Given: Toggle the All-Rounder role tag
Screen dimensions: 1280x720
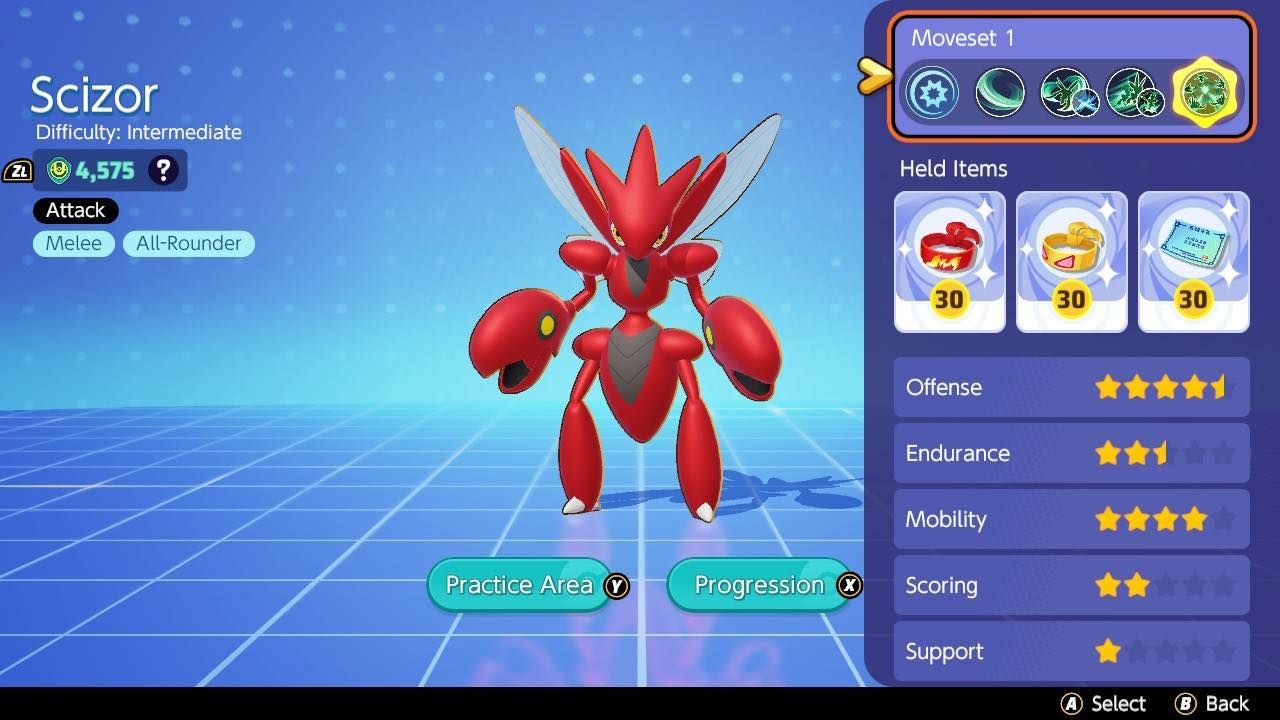Looking at the screenshot, I should click(188, 243).
